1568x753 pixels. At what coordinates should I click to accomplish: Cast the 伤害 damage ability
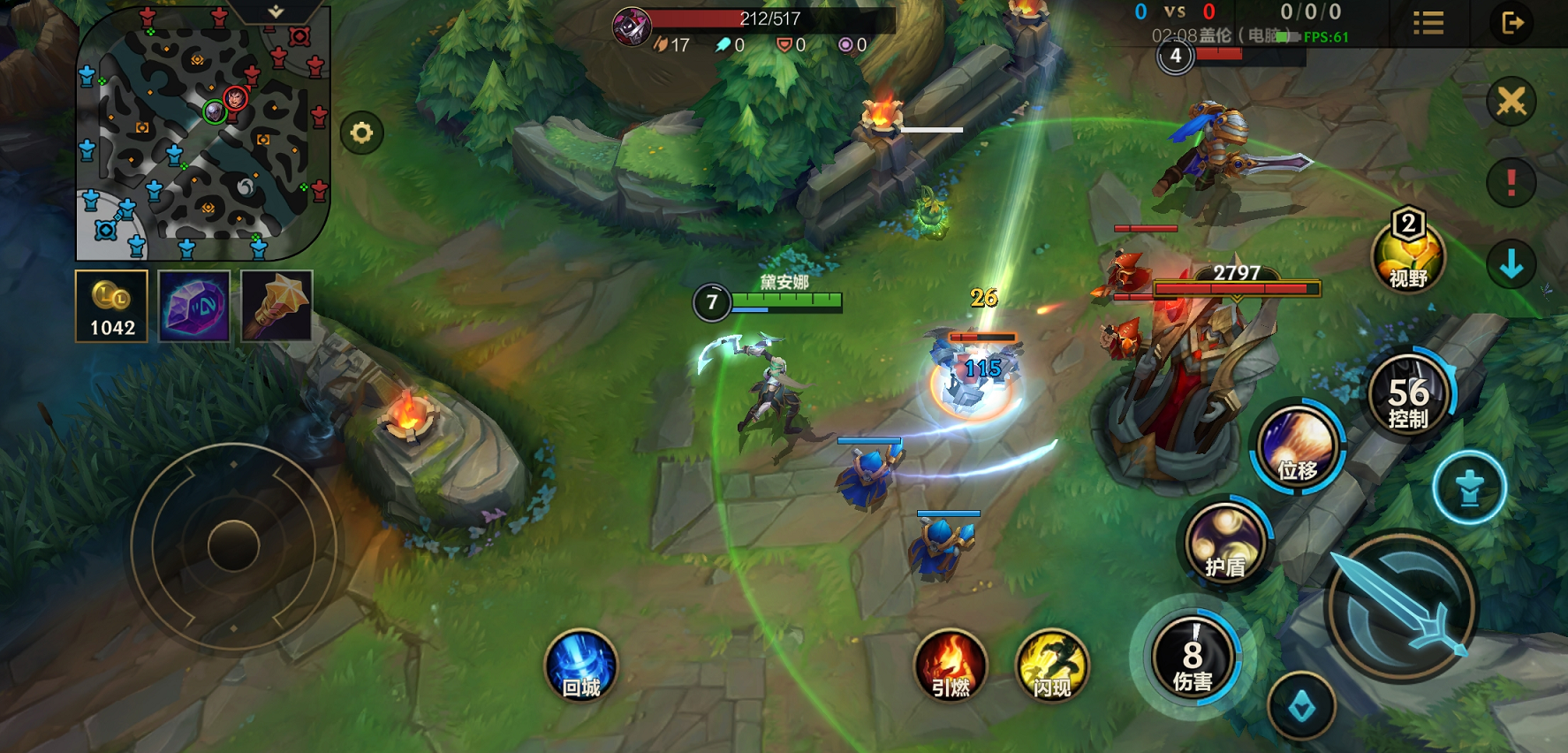pos(1193,658)
